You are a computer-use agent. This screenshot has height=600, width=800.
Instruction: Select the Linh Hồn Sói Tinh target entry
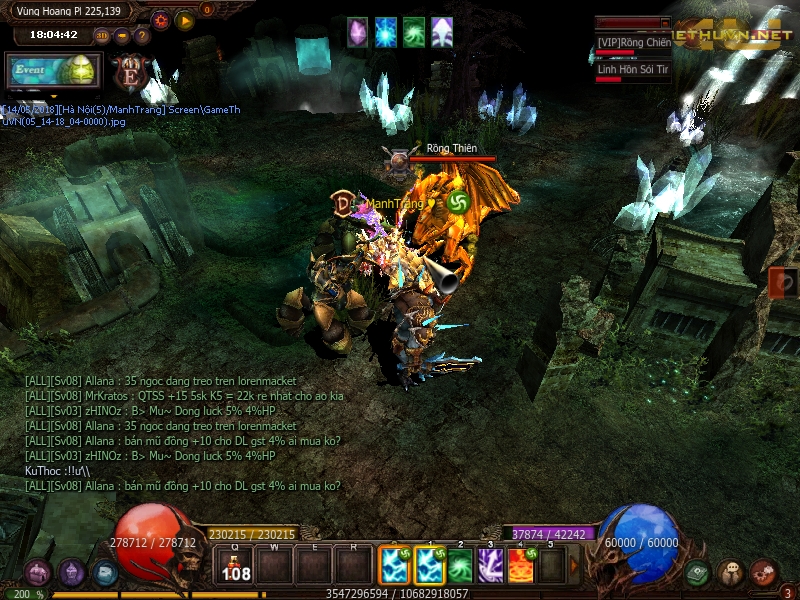pyautogui.click(x=633, y=71)
